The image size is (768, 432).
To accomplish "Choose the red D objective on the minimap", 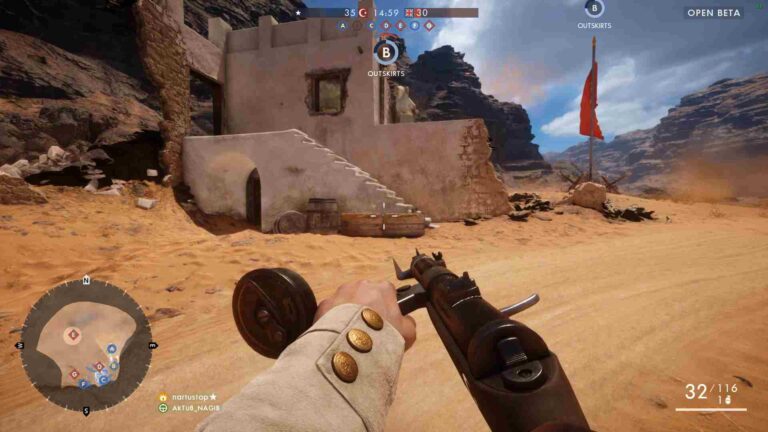I will [x=98, y=366].
